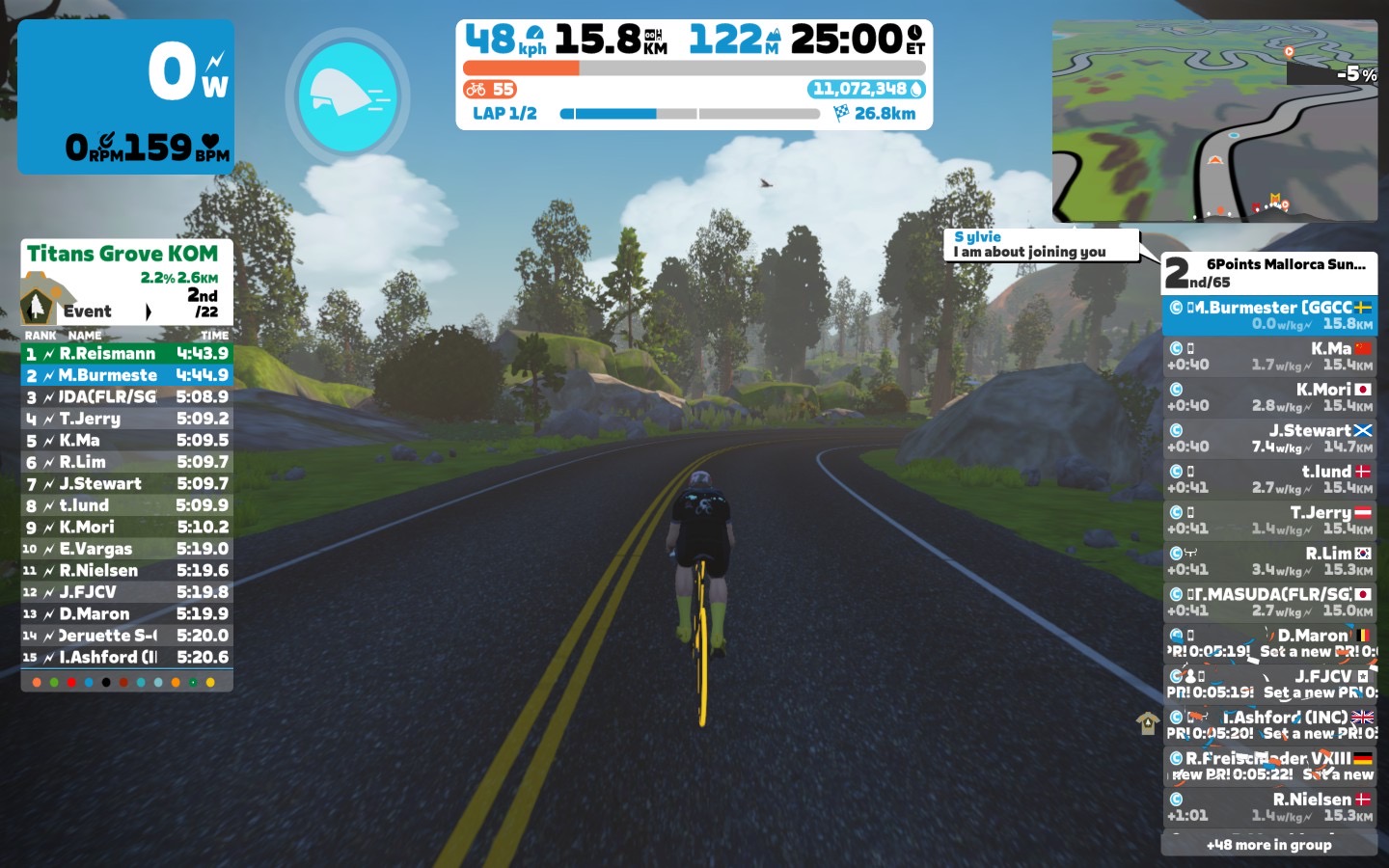This screenshot has width=1389, height=868.
Task: Choose R.Nielsen from the riders list
Action: [x=1268, y=807]
